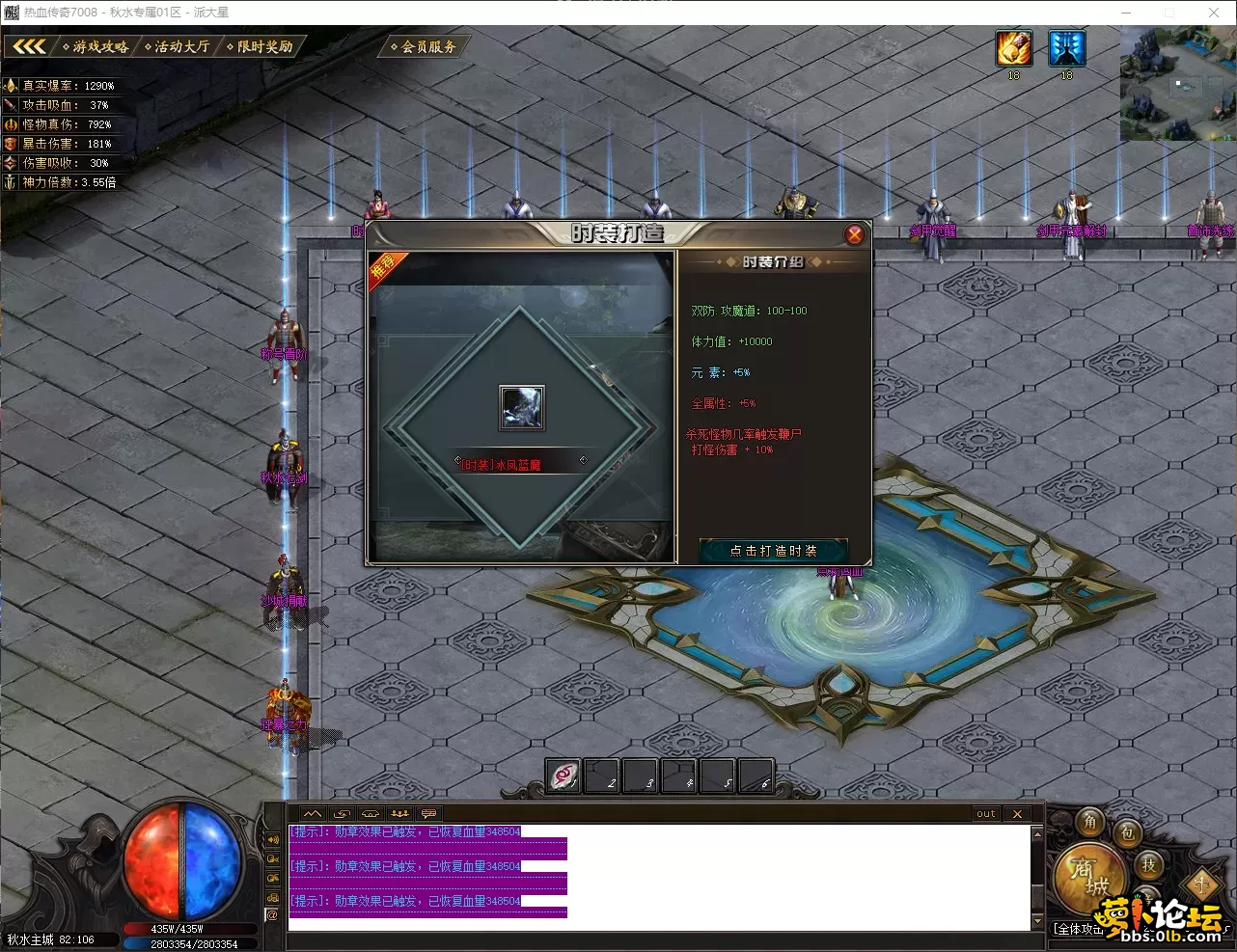Close the 时装打造 crafting window

pos(854,234)
